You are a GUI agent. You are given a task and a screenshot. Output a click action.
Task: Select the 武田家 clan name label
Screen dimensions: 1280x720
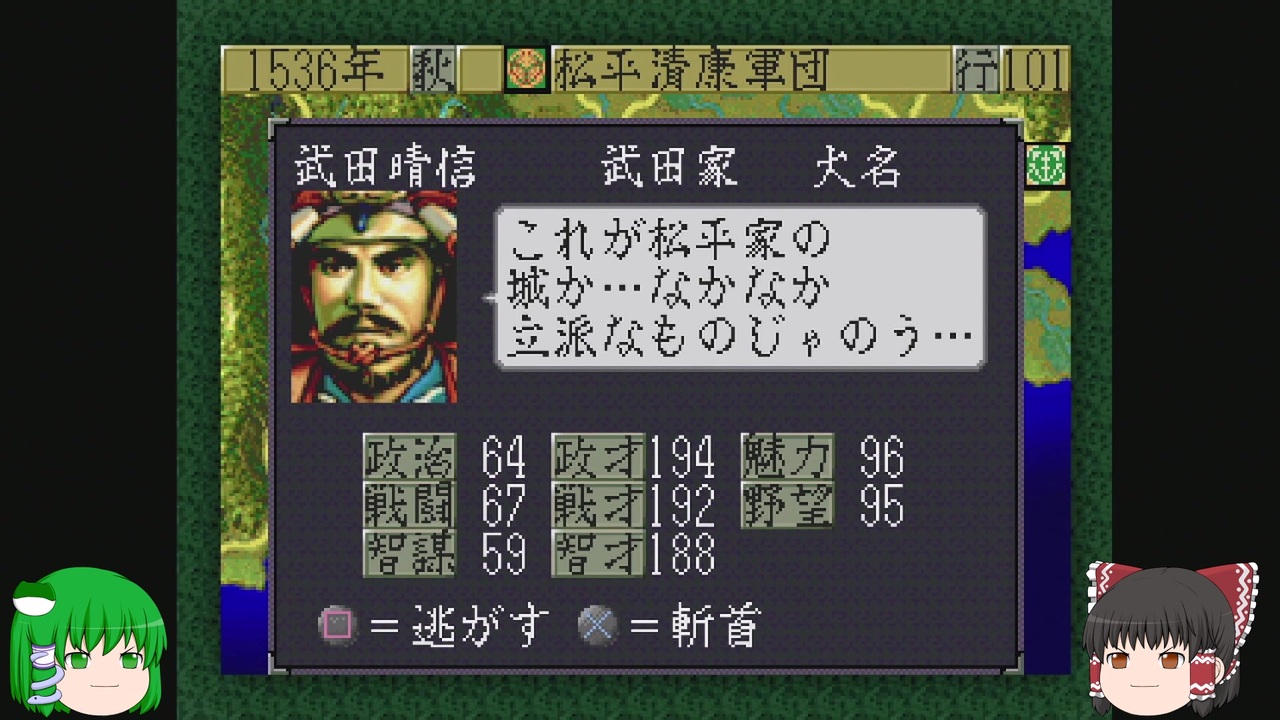(x=668, y=168)
